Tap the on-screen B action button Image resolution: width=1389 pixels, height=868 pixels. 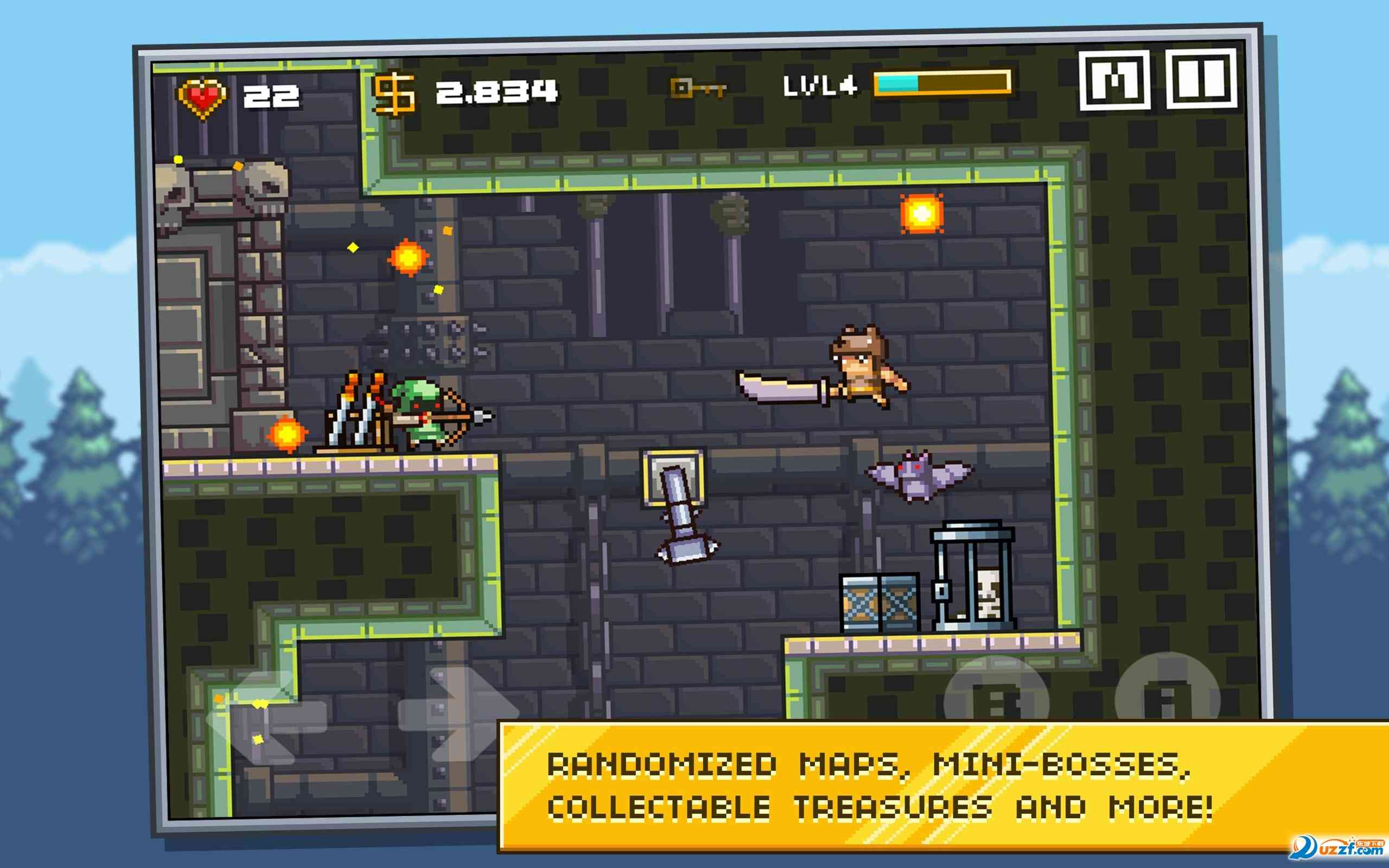point(996,694)
